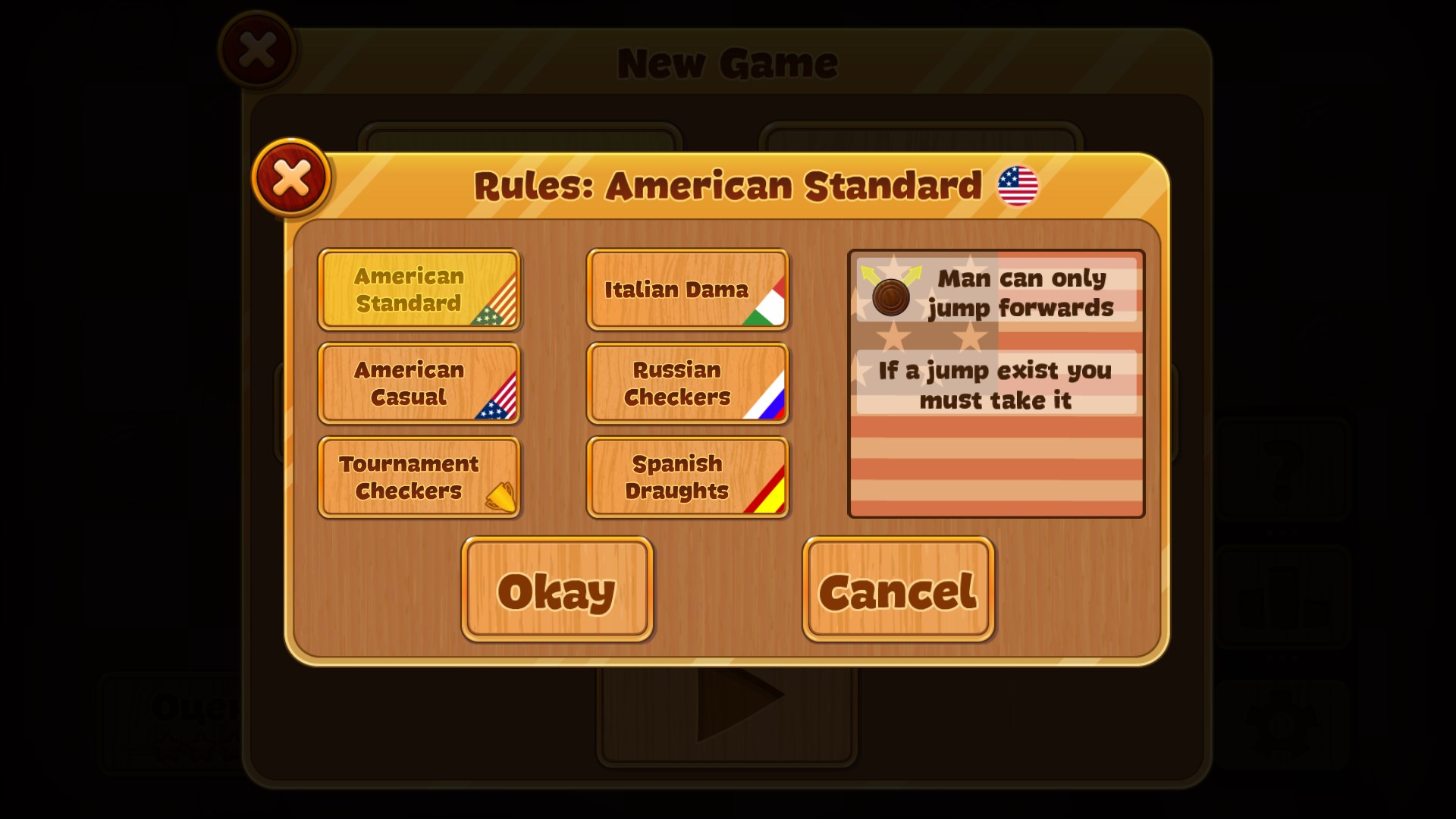Select the Italian Dama ruleset
The height and width of the screenshot is (819, 1456).
pyautogui.click(x=687, y=290)
